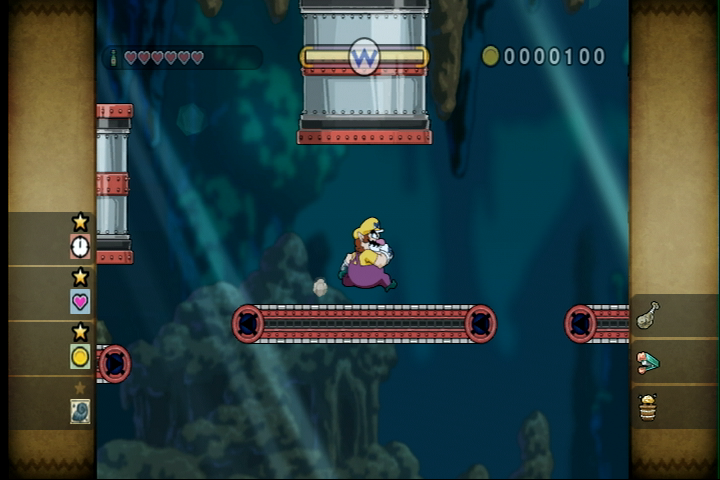Image resolution: width=720 pixels, height=480 pixels.
Task: Select the pink heart mission icon
Action: (80, 301)
